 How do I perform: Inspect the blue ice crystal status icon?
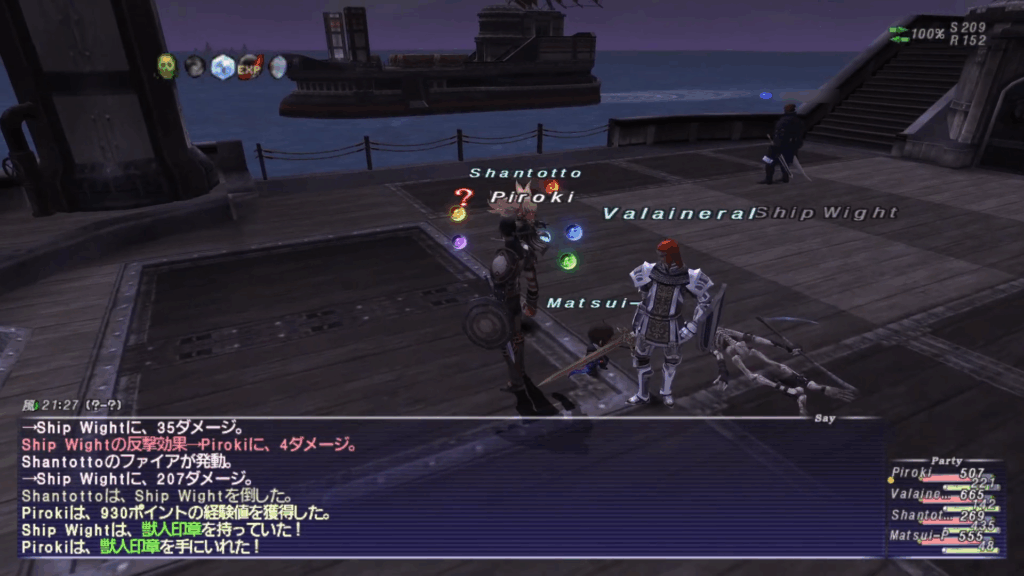223,67
